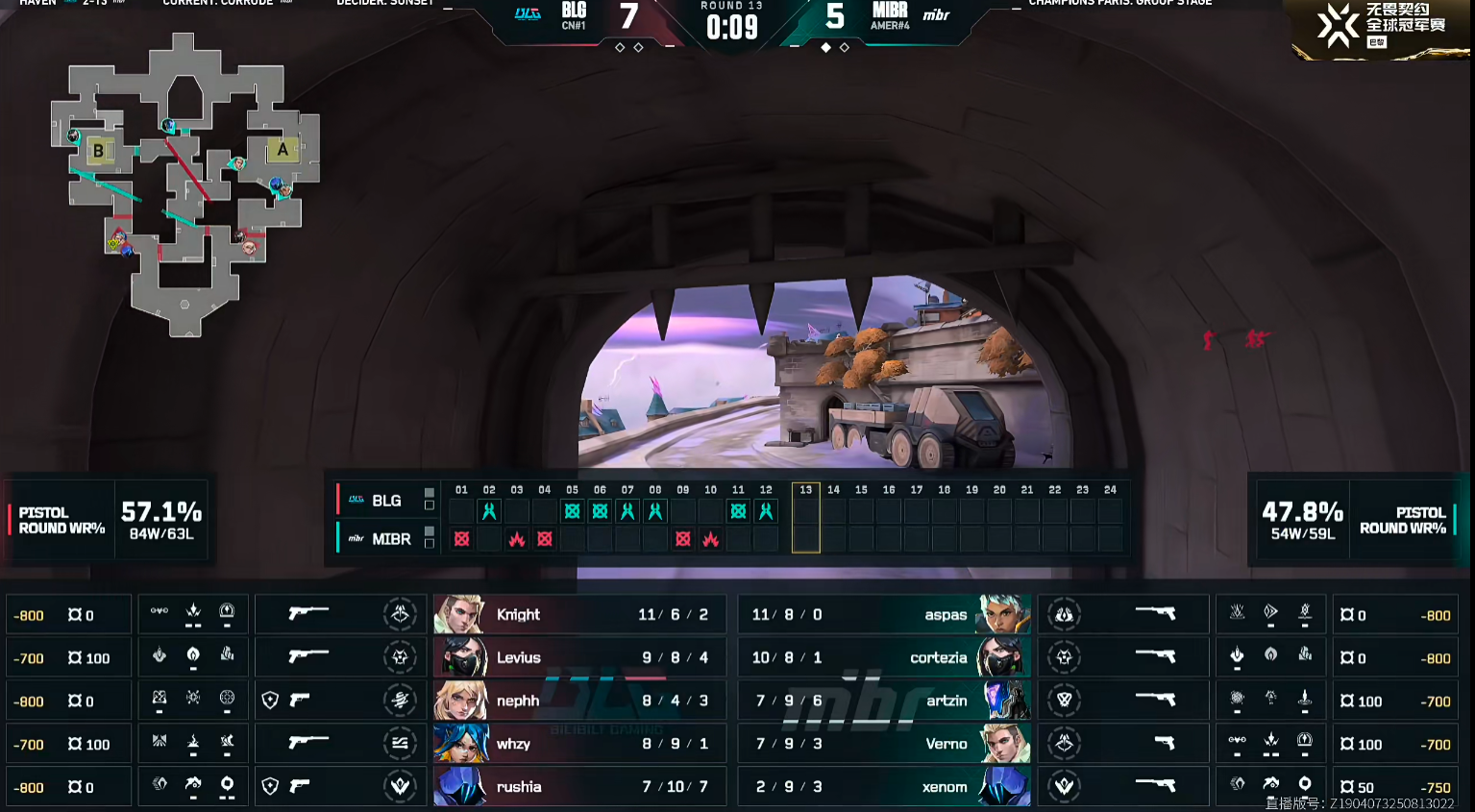
Task: Select Verno's player row
Action: [884, 744]
